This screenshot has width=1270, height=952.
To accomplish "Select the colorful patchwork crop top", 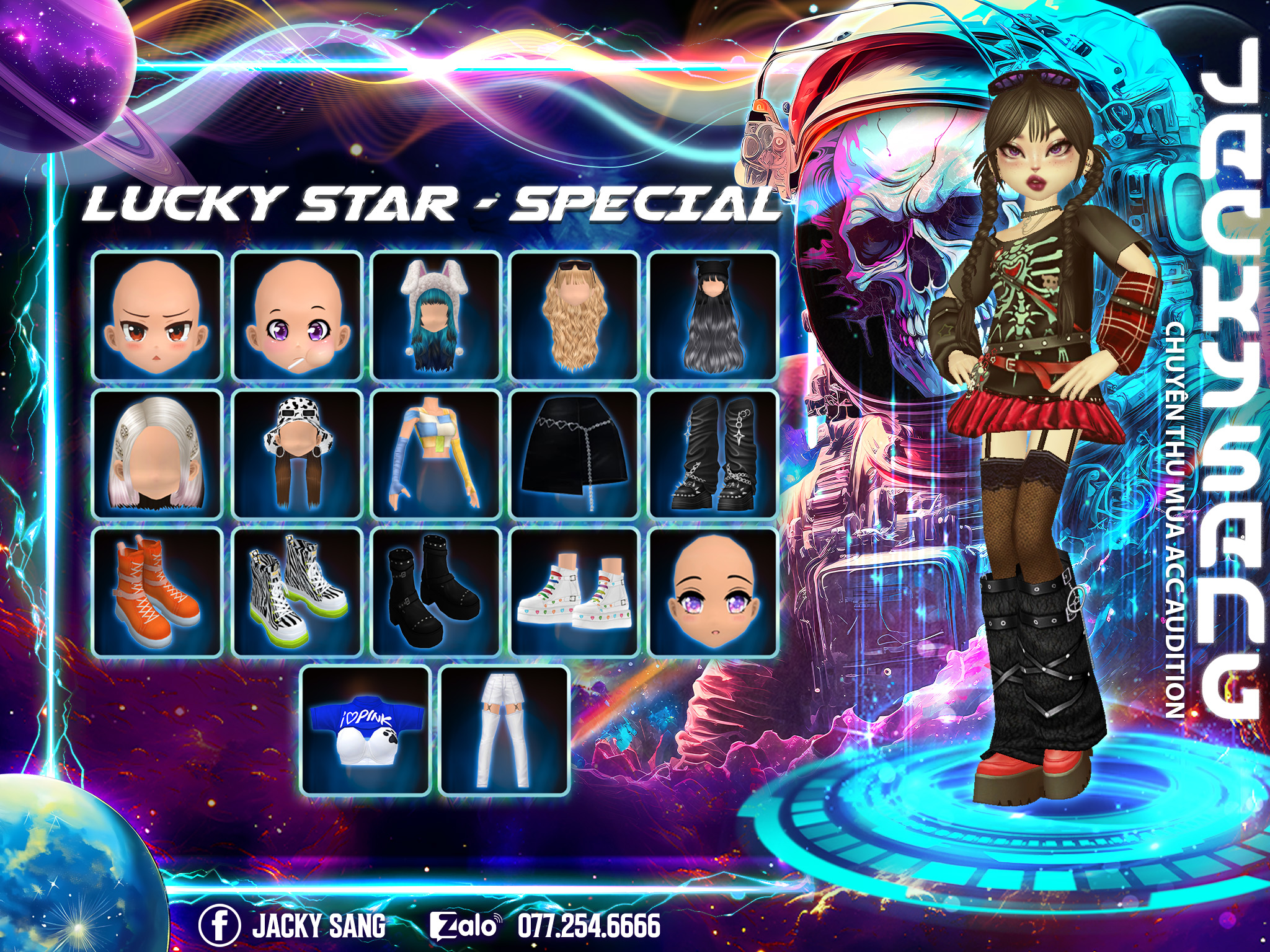I will tap(435, 454).
